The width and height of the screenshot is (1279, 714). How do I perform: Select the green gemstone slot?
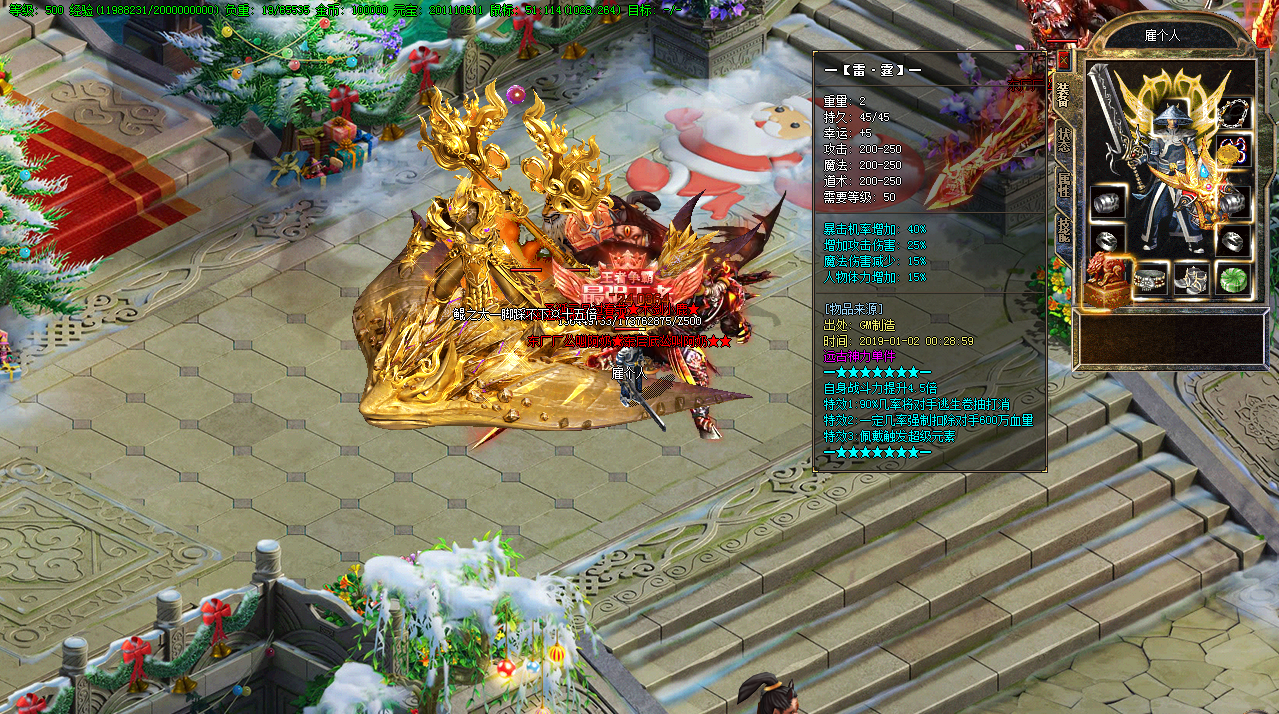pos(1235,278)
